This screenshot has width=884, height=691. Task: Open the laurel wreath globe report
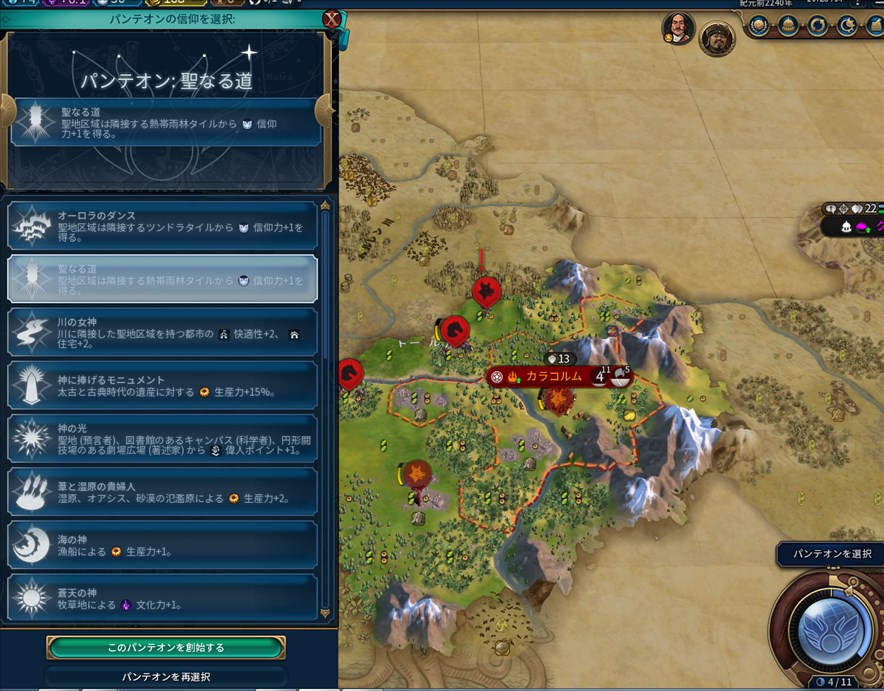758,23
